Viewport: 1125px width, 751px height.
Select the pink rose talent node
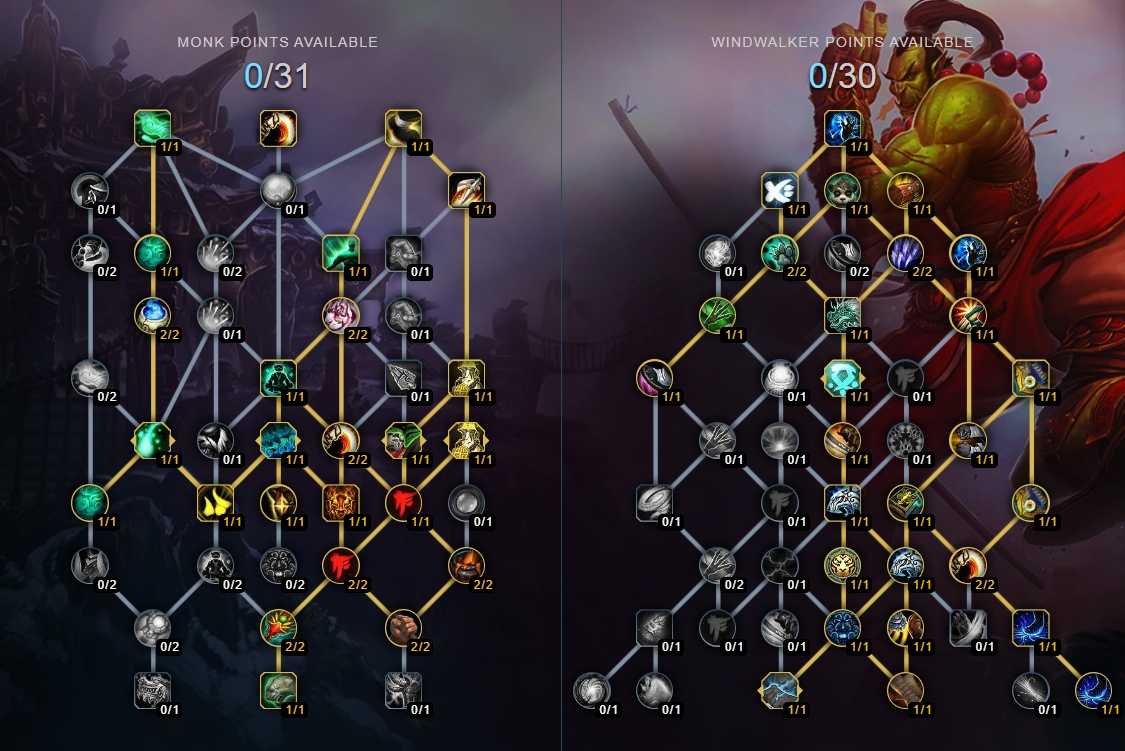click(340, 315)
